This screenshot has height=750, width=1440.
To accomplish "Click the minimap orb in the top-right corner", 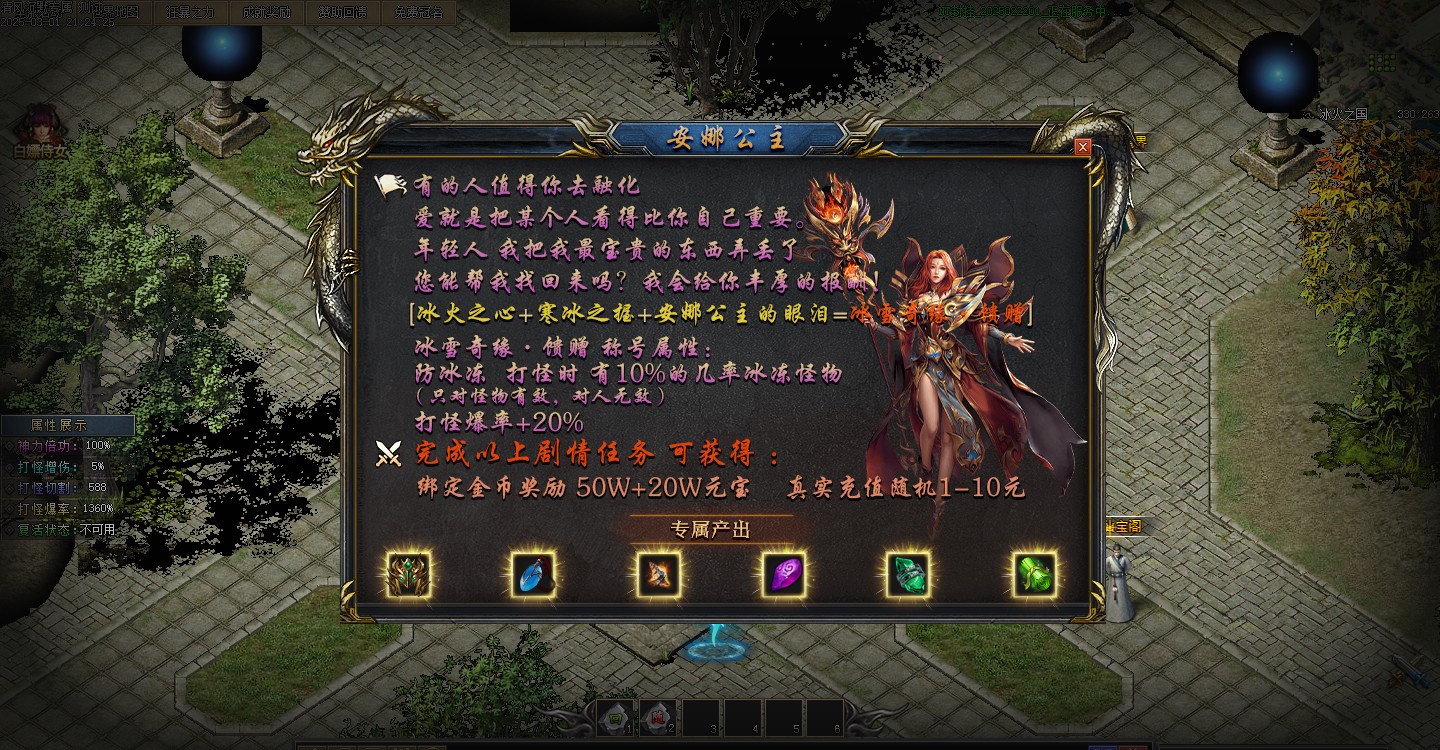I will [x=1278, y=68].
